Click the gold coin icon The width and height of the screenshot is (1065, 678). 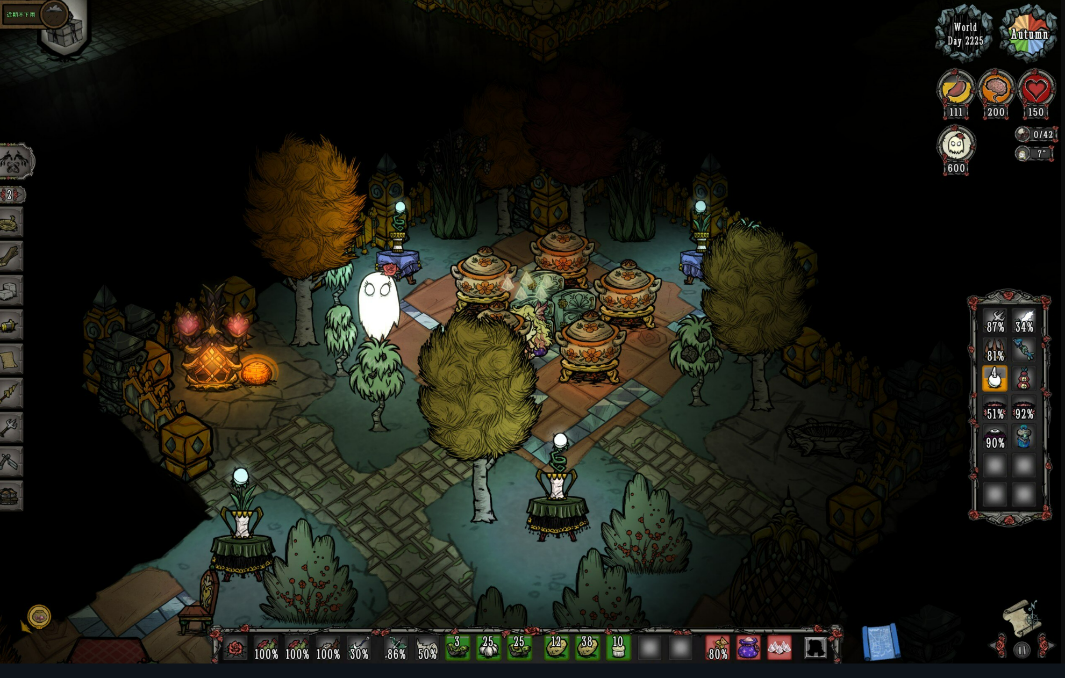(x=39, y=616)
